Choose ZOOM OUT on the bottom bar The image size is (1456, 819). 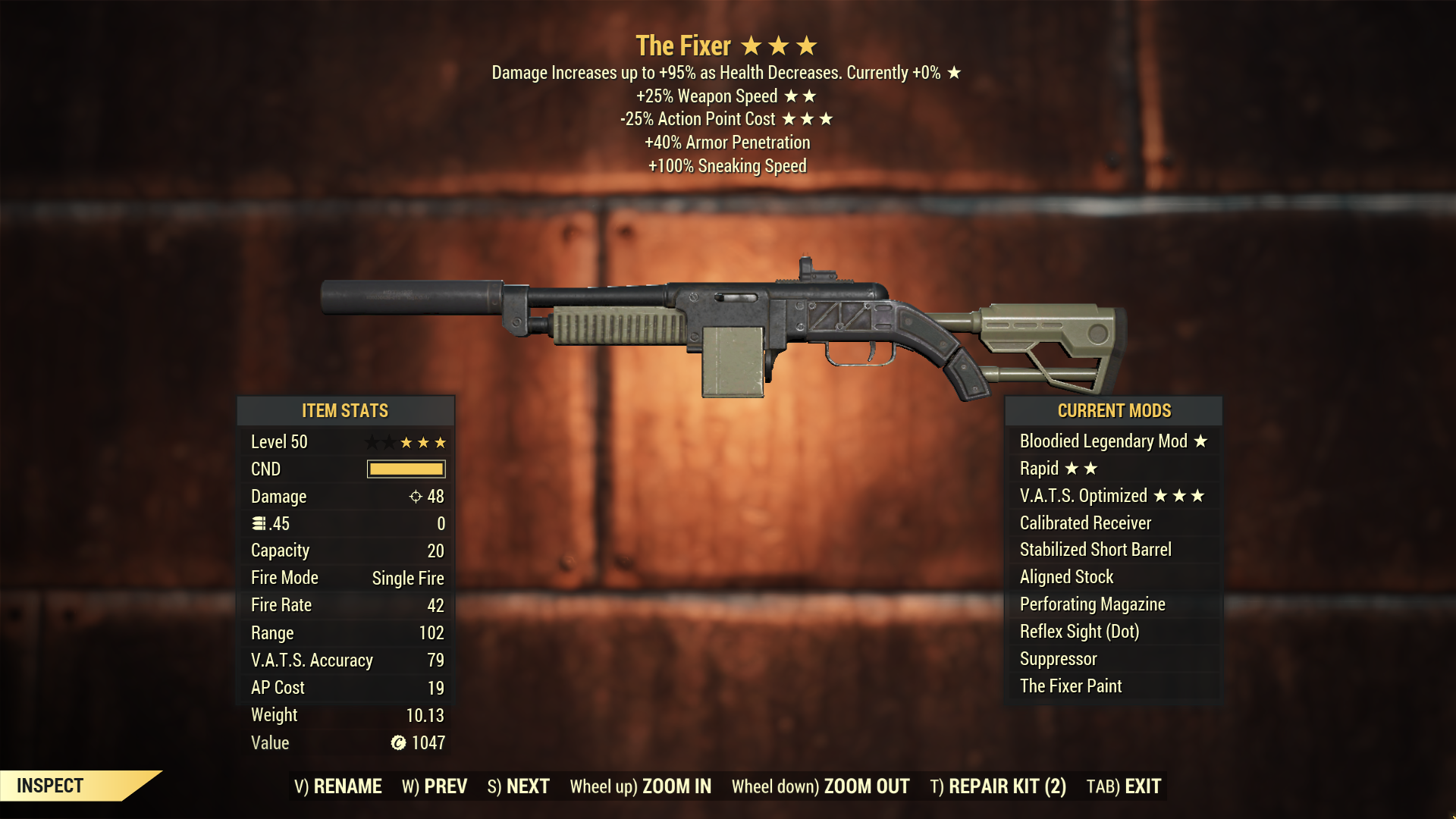click(x=821, y=786)
